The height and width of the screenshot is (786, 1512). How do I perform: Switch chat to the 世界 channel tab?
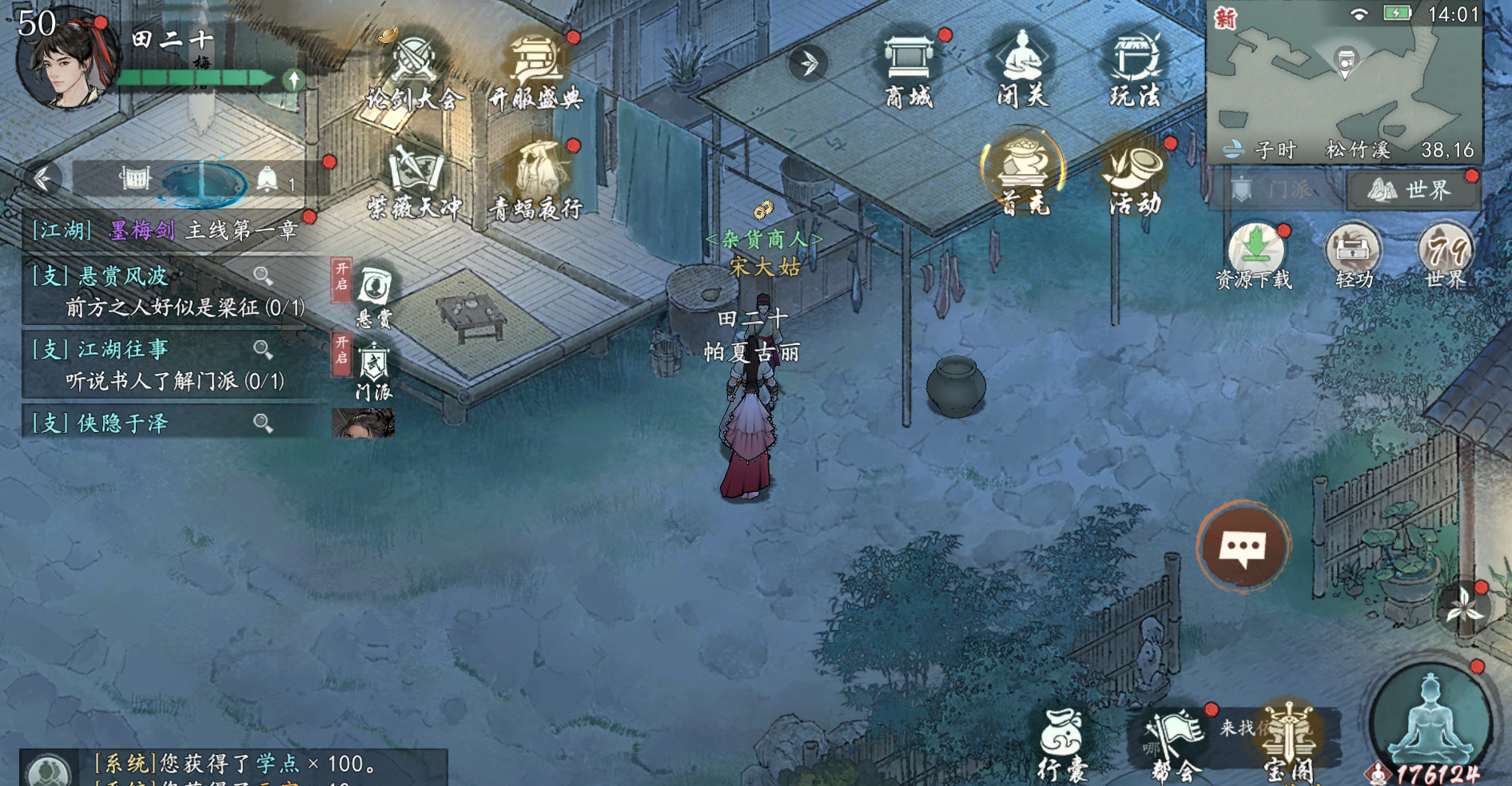[1413, 190]
